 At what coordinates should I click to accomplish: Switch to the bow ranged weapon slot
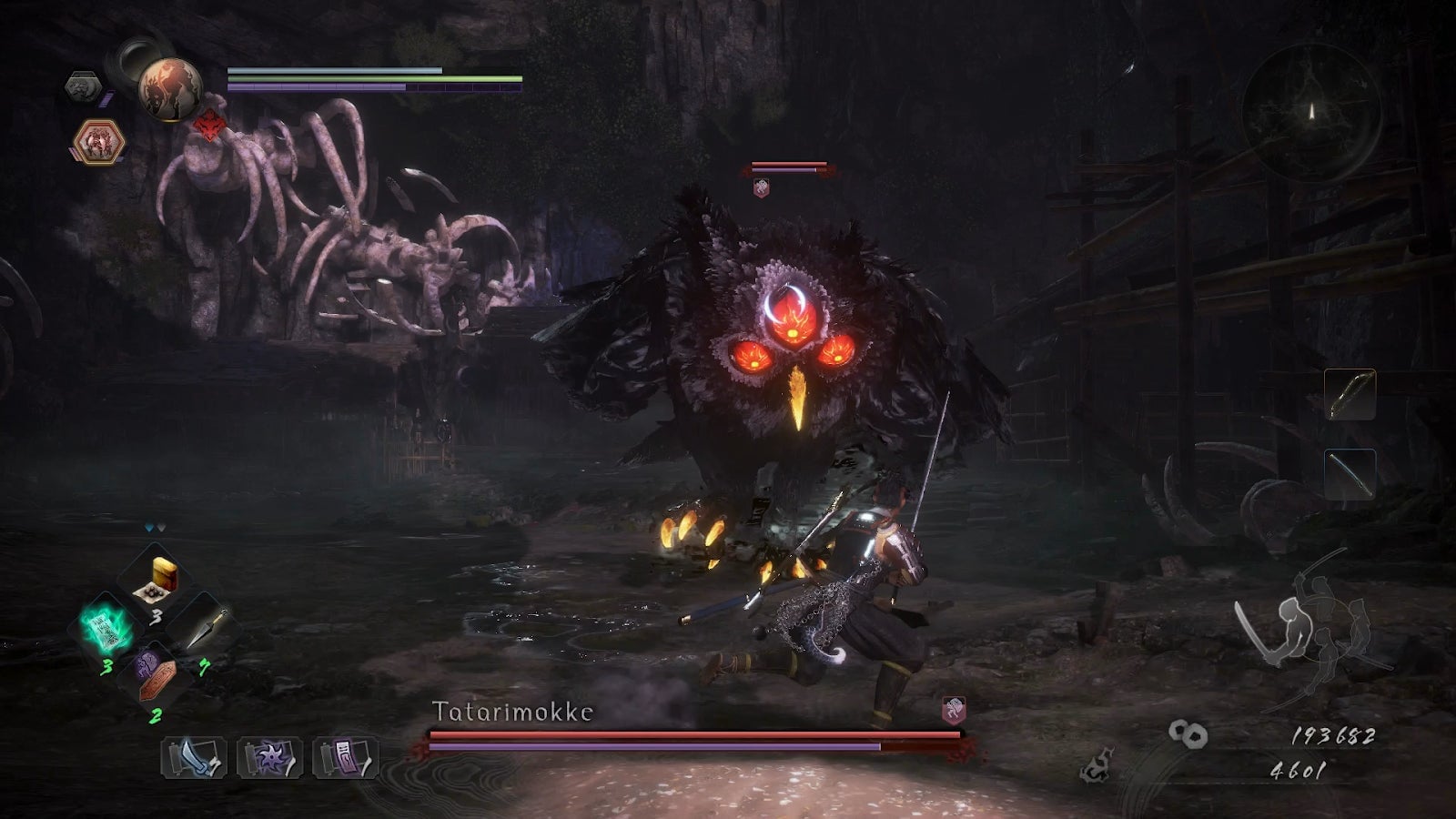click(x=1350, y=394)
